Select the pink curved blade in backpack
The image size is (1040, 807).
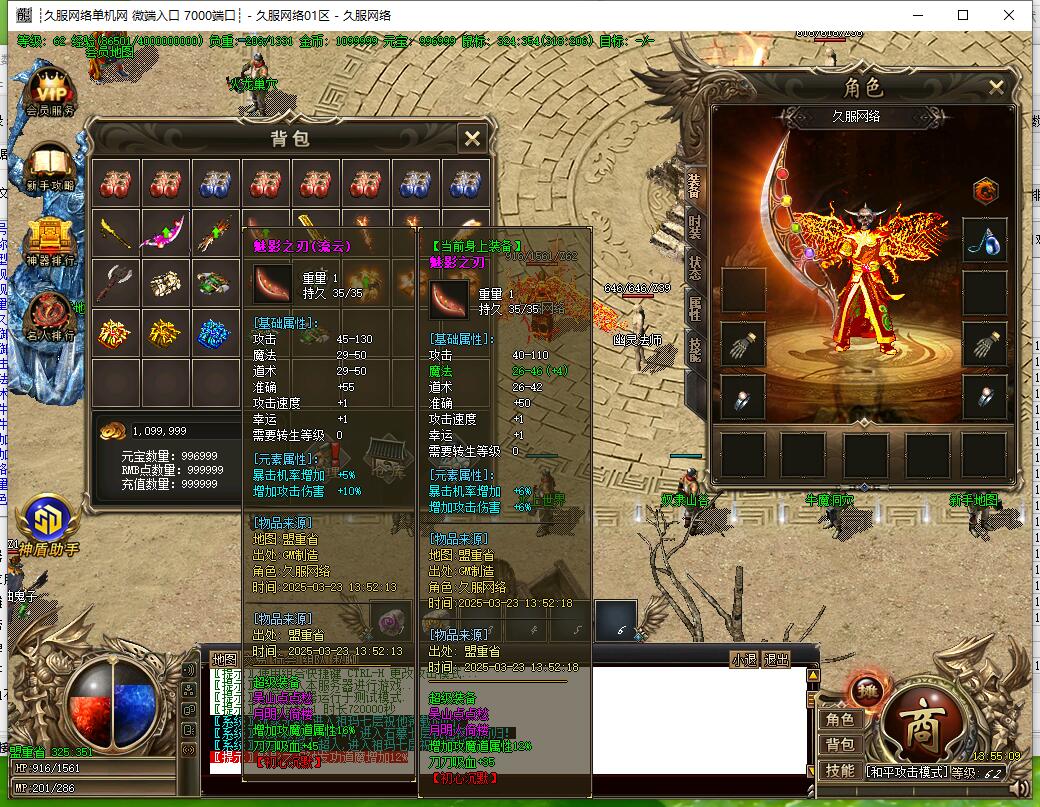pyautogui.click(x=165, y=234)
